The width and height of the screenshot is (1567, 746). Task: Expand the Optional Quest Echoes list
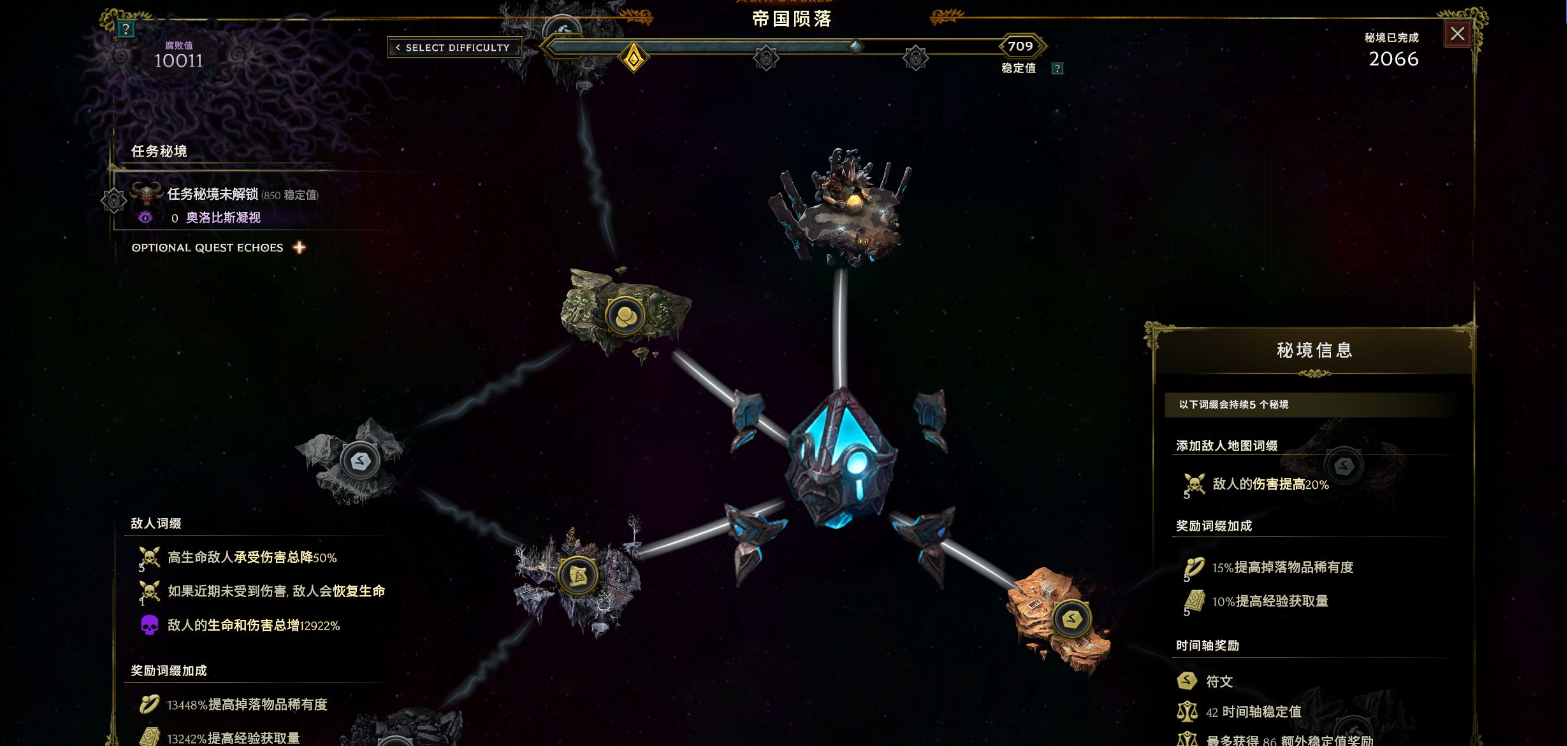pyautogui.click(x=298, y=248)
